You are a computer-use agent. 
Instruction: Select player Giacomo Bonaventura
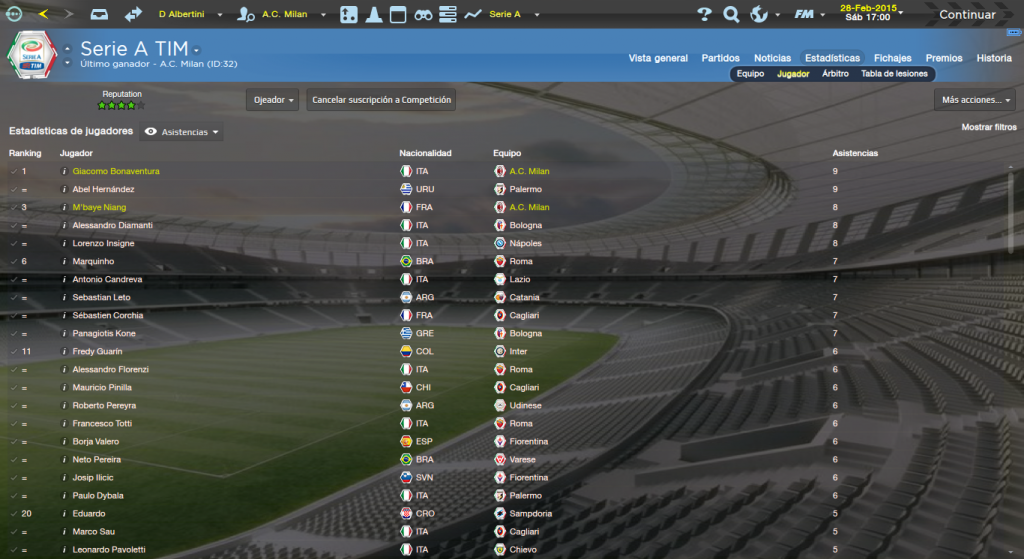(116, 171)
